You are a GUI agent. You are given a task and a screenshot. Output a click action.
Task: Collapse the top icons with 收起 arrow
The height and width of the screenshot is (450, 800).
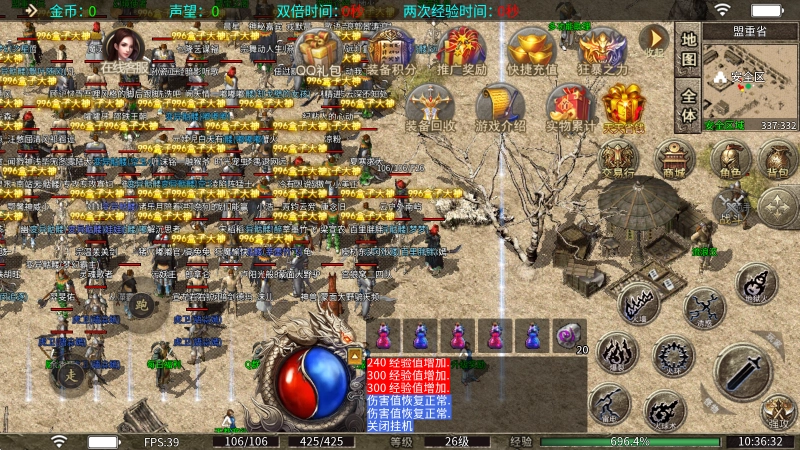click(653, 42)
